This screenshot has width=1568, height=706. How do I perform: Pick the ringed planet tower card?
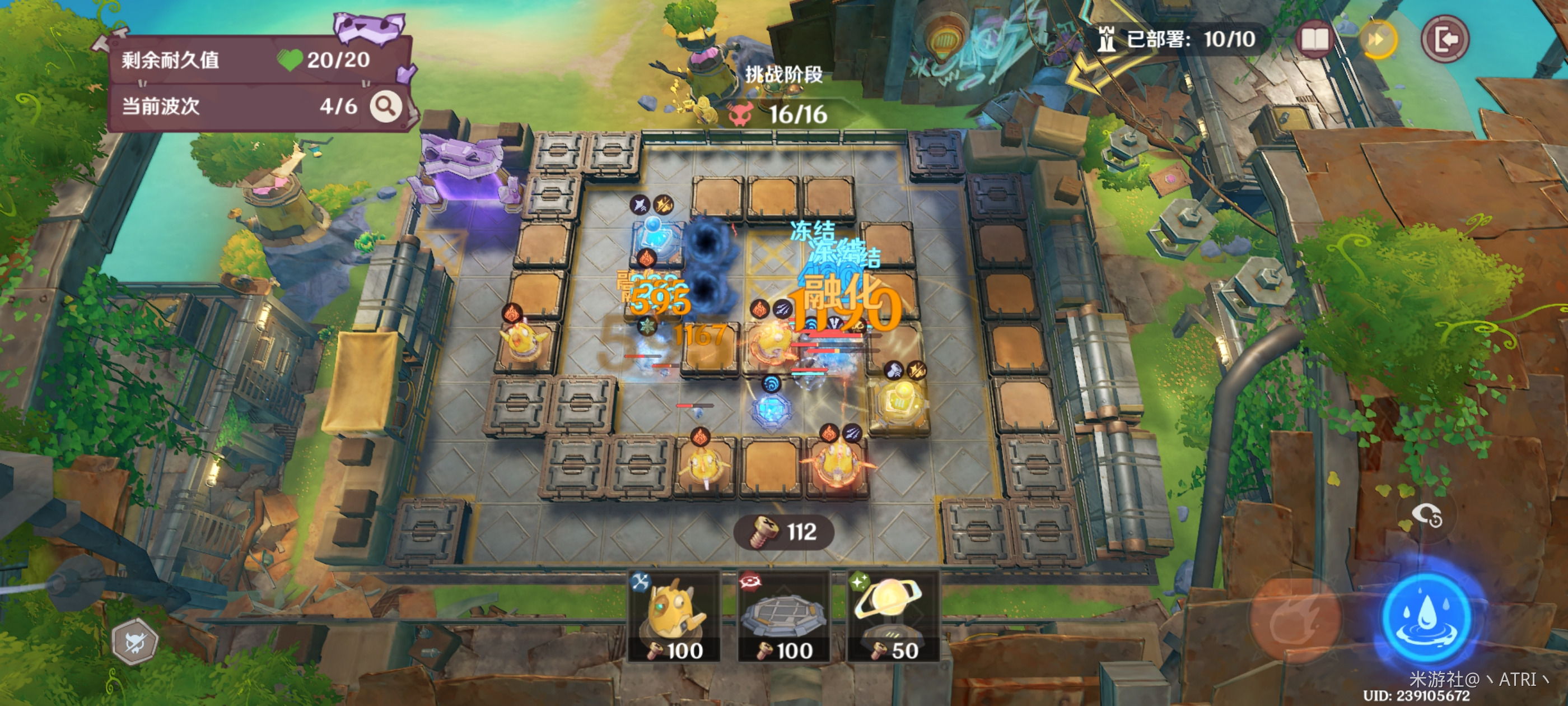[x=892, y=616]
